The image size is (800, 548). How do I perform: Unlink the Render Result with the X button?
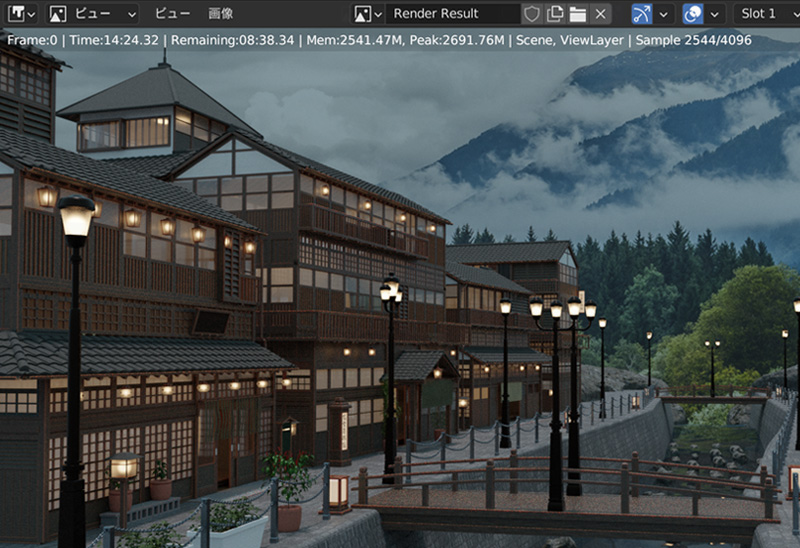pyautogui.click(x=599, y=14)
